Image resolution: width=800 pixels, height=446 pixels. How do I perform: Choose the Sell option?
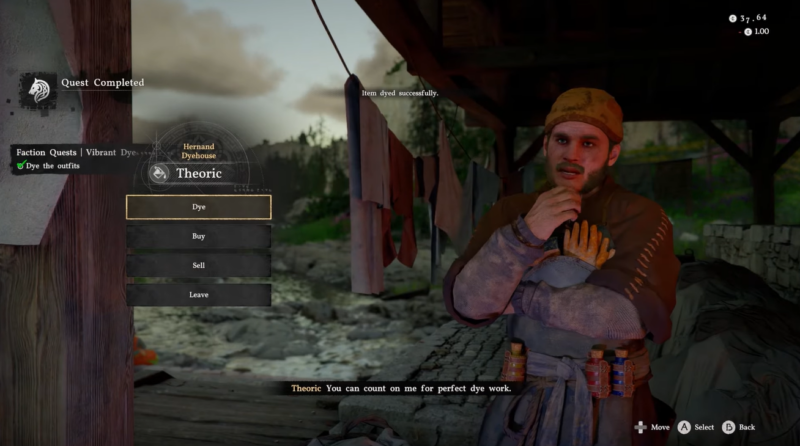point(198,265)
